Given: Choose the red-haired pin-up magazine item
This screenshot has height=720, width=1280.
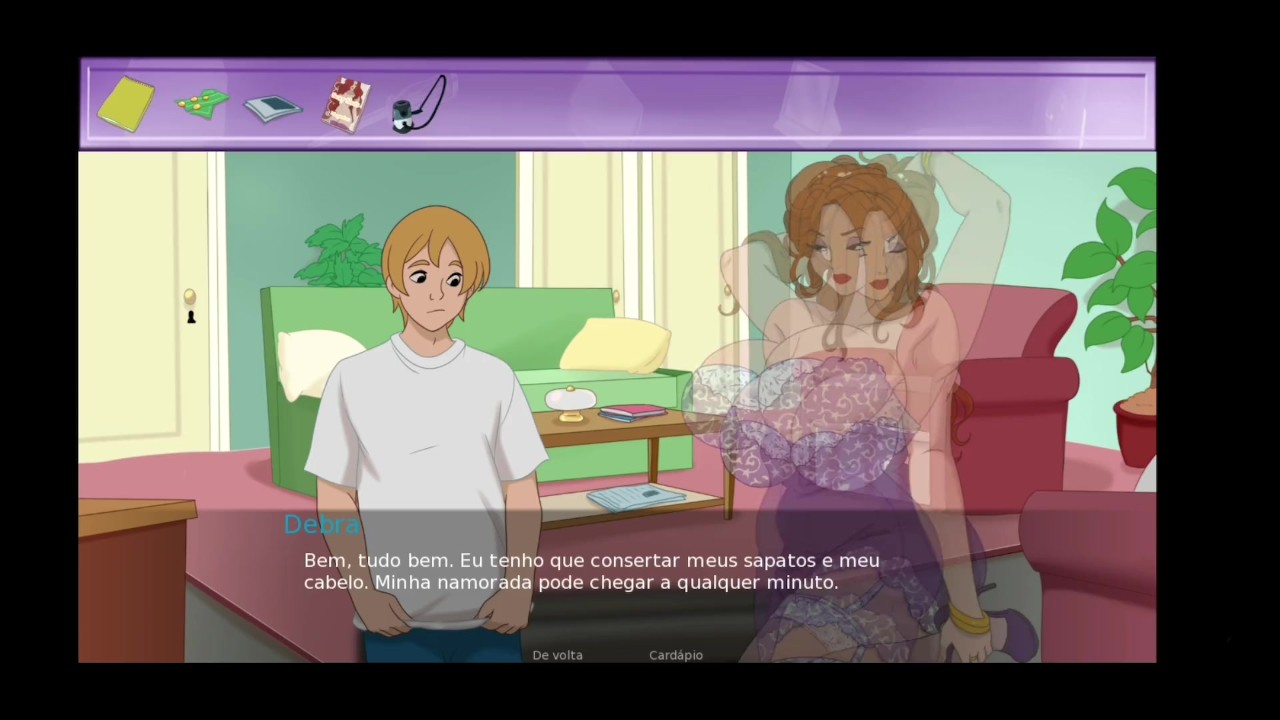Looking at the screenshot, I should (346, 105).
